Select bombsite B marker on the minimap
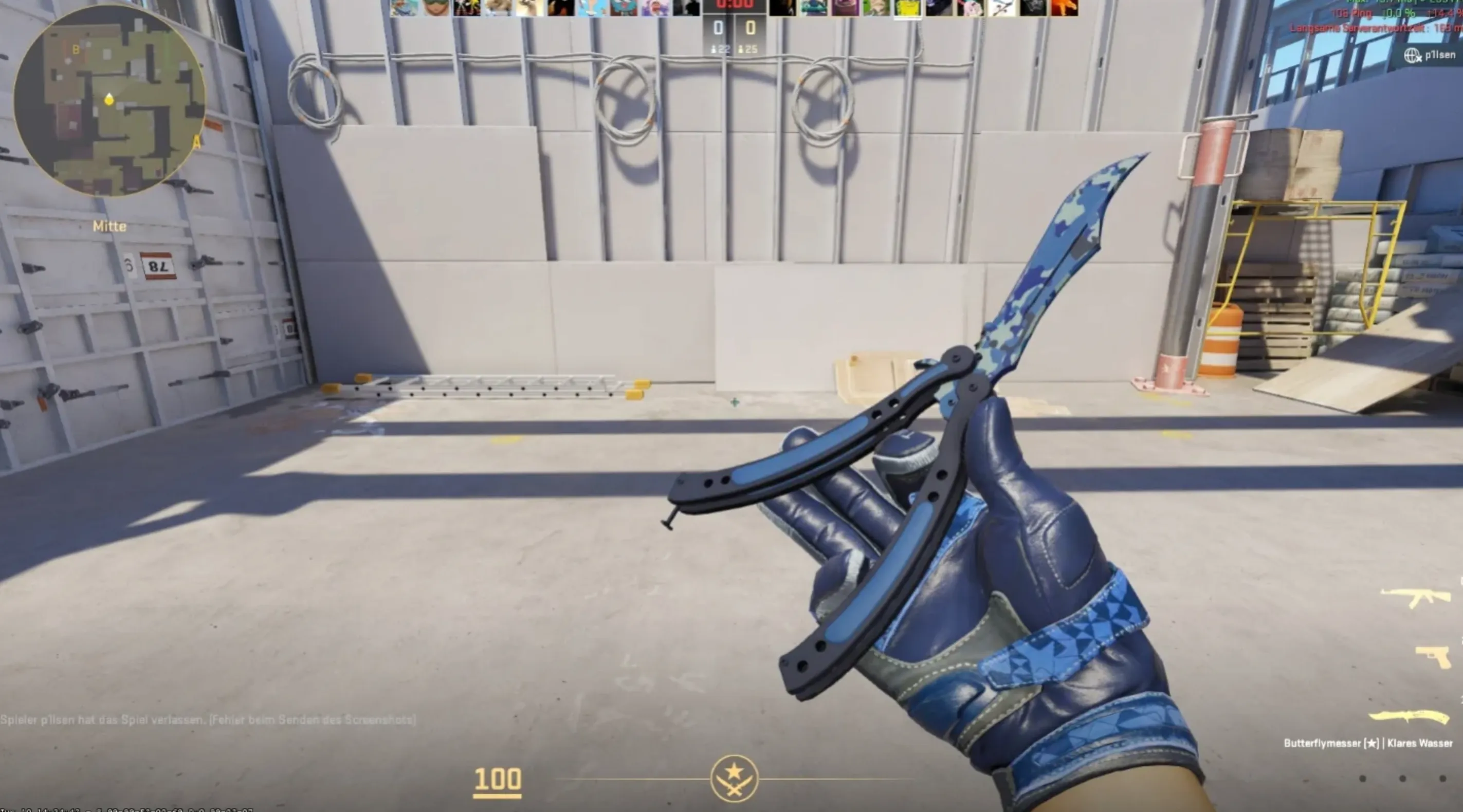This screenshot has height=812, width=1463. tap(77, 50)
